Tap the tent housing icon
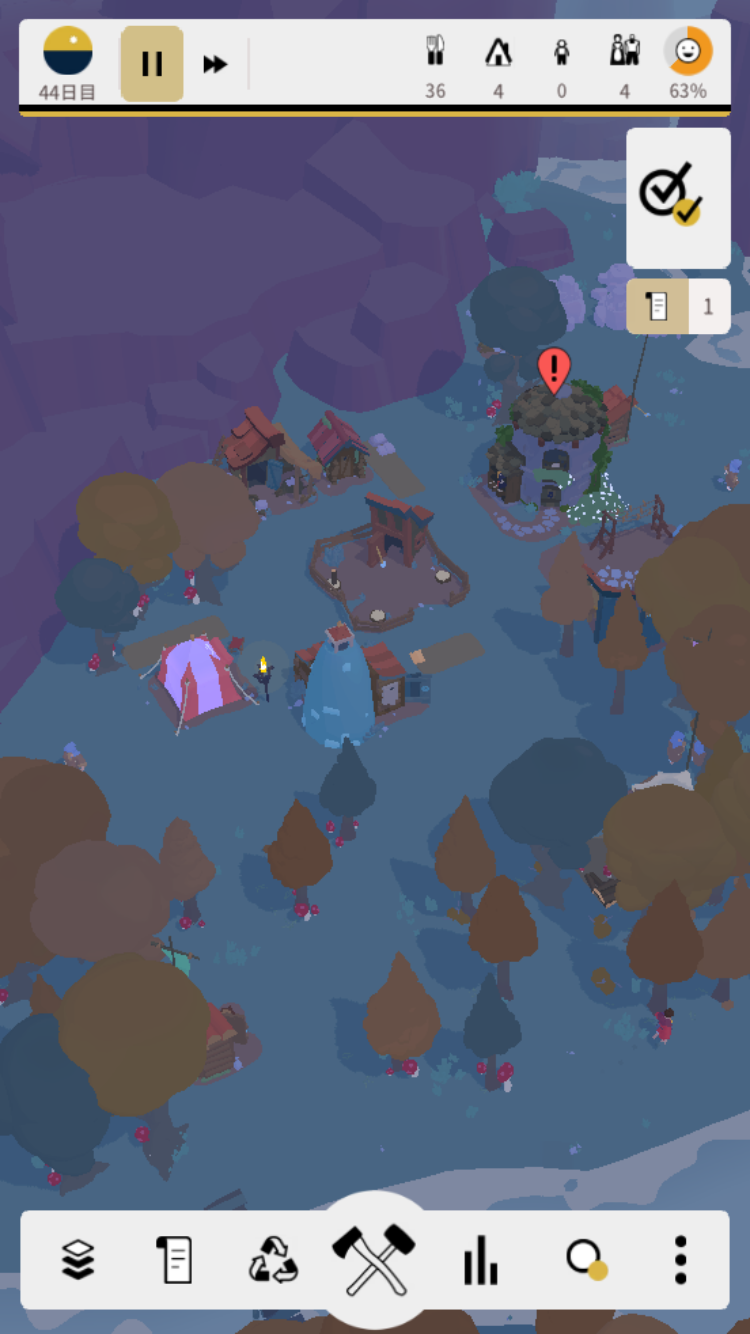The image size is (750, 1334). (498, 51)
